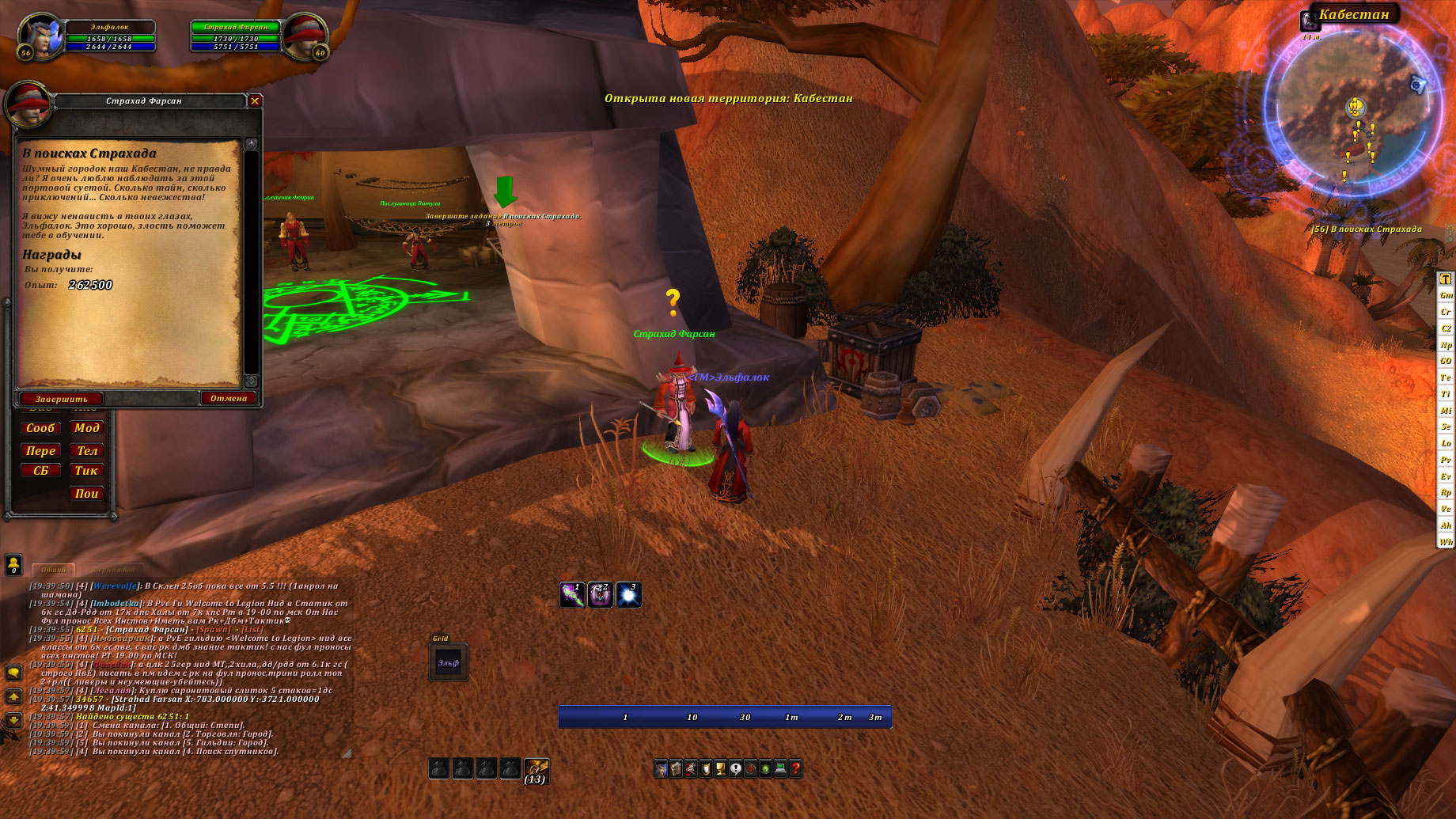Open achievements via the gold trophy icon
1456x819 pixels.
(x=720, y=768)
